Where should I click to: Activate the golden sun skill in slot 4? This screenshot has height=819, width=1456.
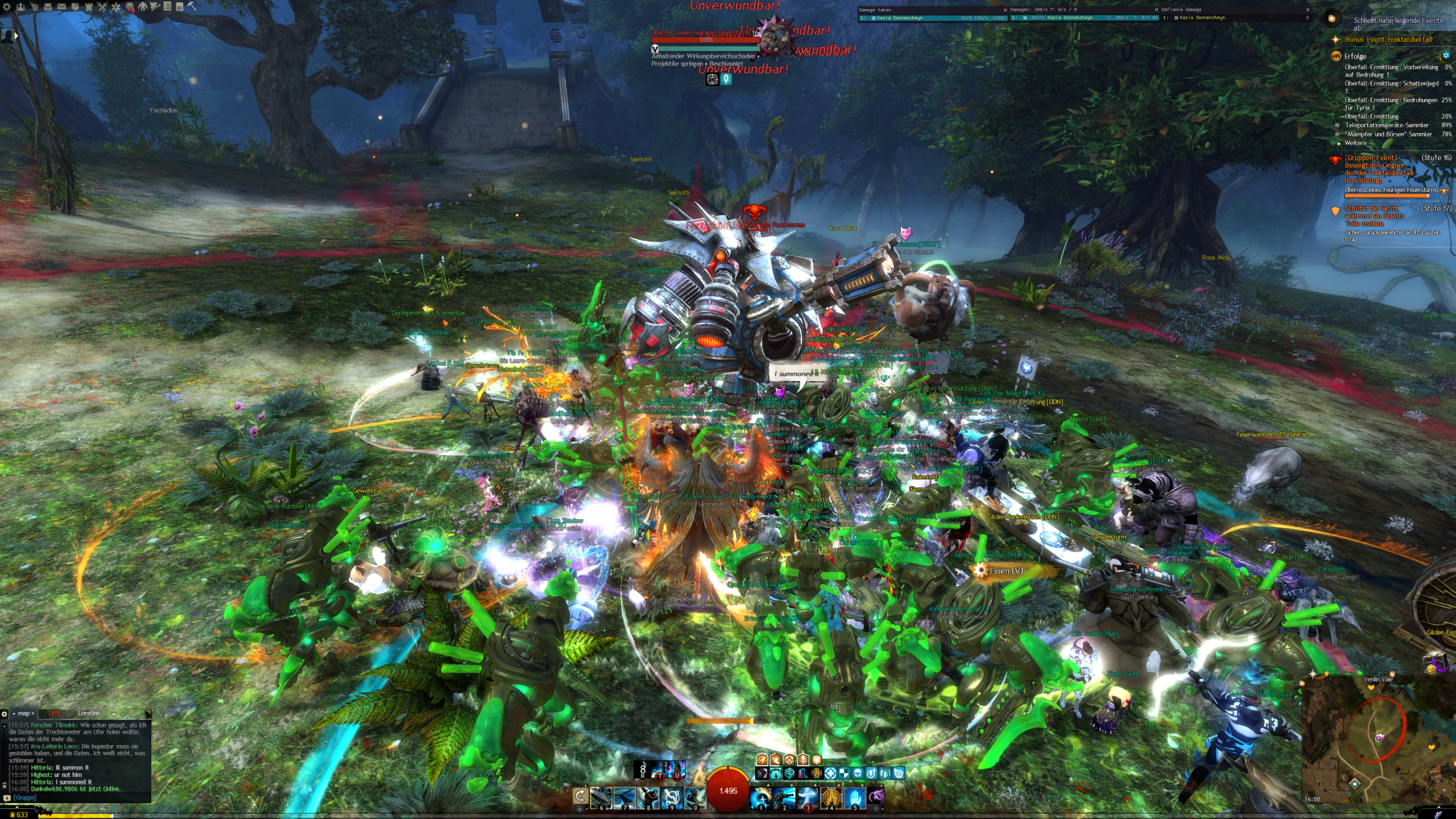[x=830, y=797]
